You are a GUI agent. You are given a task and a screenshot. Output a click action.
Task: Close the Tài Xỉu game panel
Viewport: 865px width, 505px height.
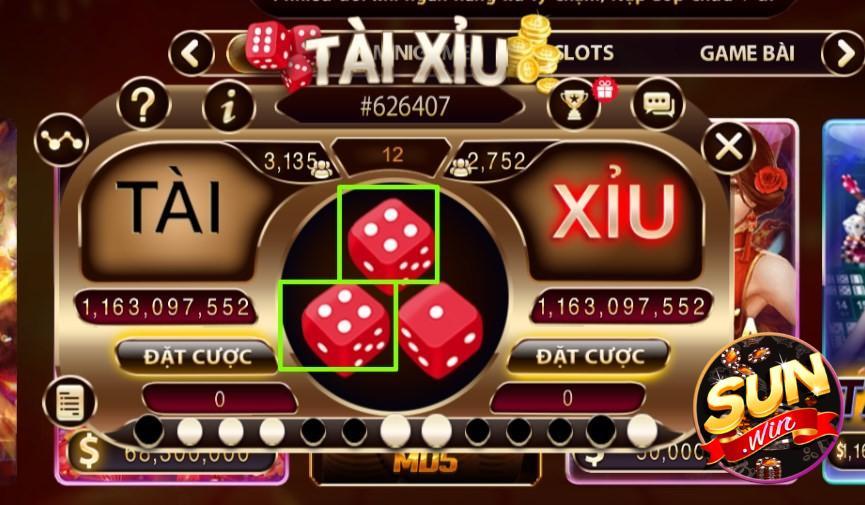click(x=729, y=147)
